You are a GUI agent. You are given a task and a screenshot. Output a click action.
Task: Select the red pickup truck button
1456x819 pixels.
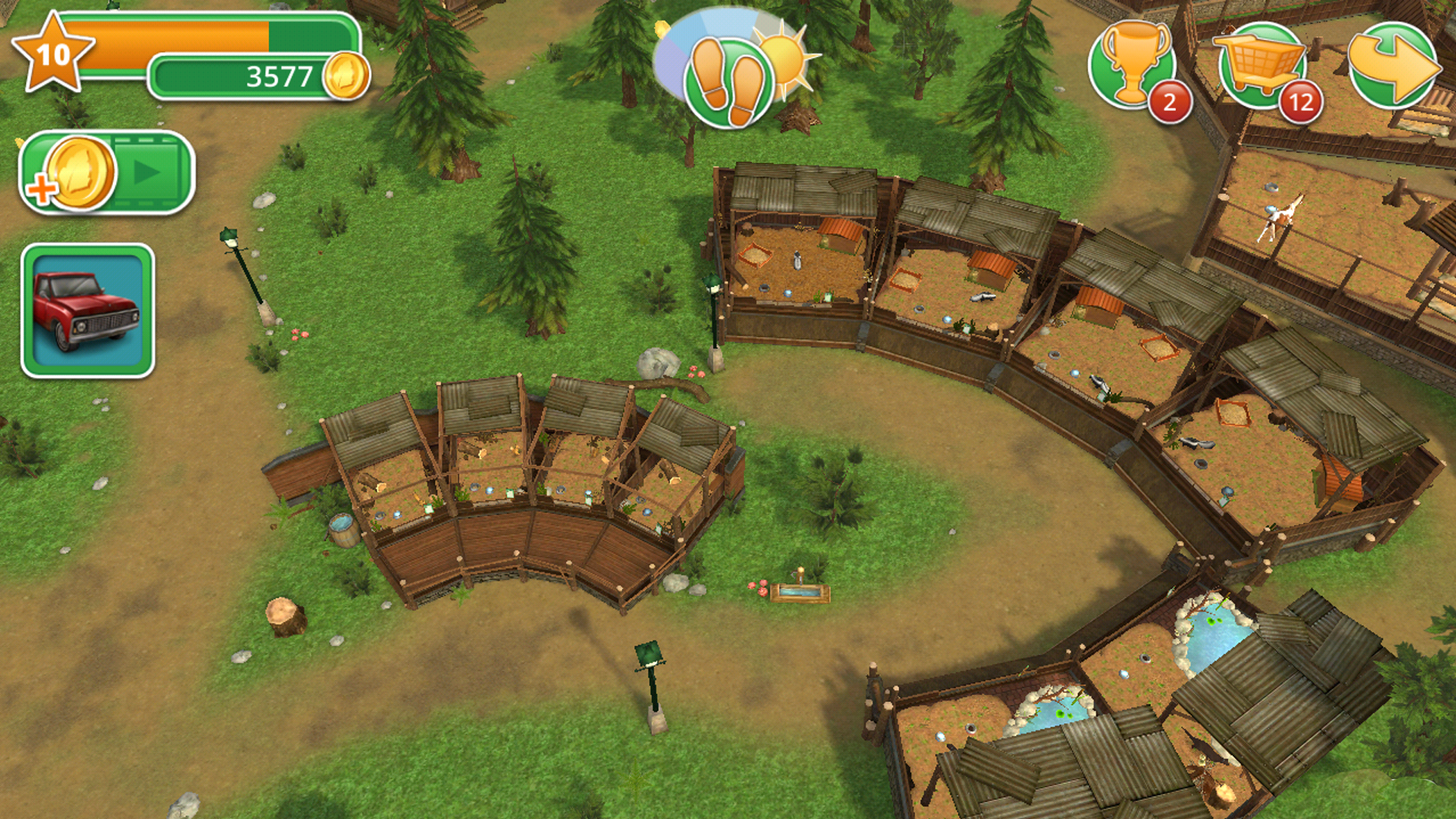click(88, 311)
